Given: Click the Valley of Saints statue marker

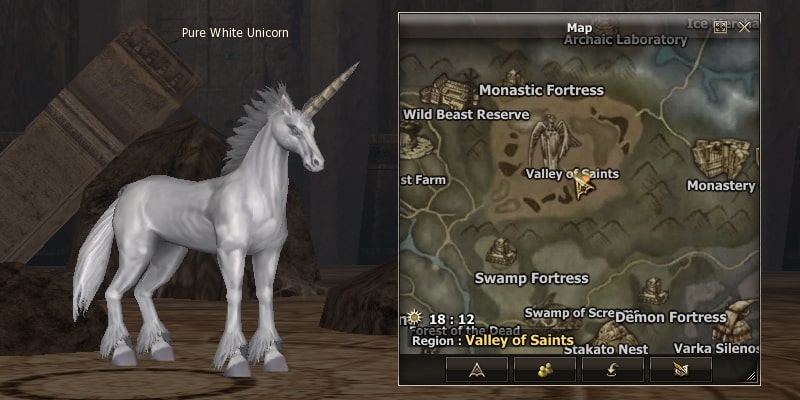Looking at the screenshot, I should (x=550, y=138).
